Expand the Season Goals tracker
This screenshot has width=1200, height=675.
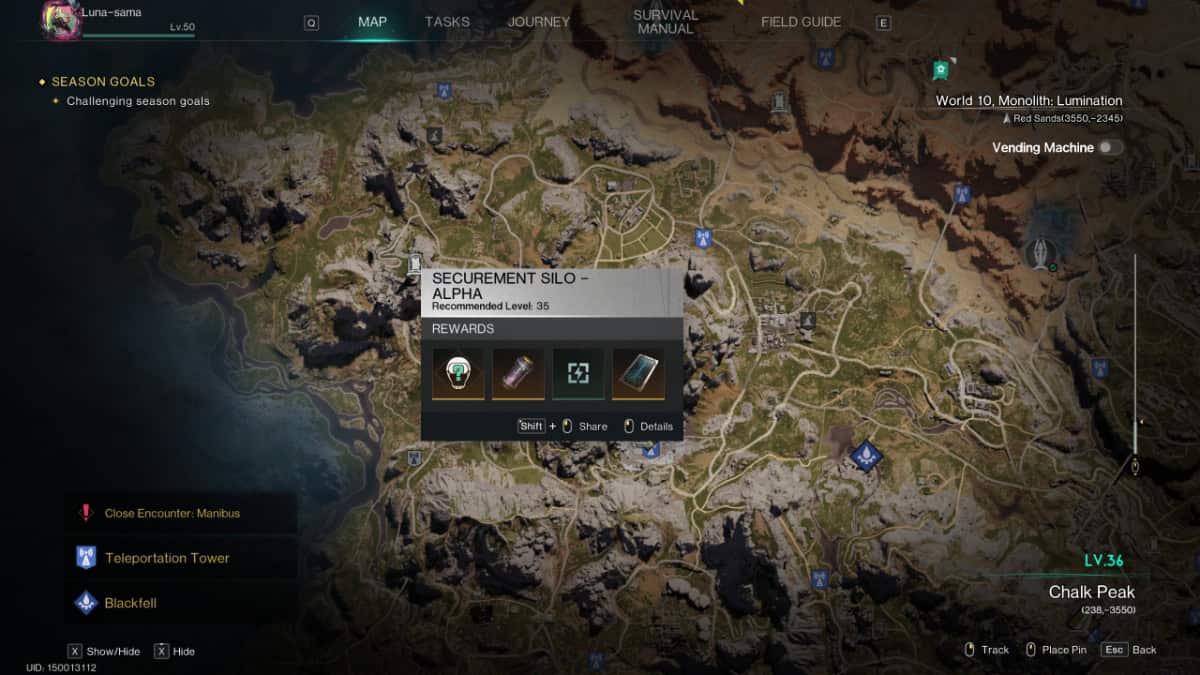103,81
